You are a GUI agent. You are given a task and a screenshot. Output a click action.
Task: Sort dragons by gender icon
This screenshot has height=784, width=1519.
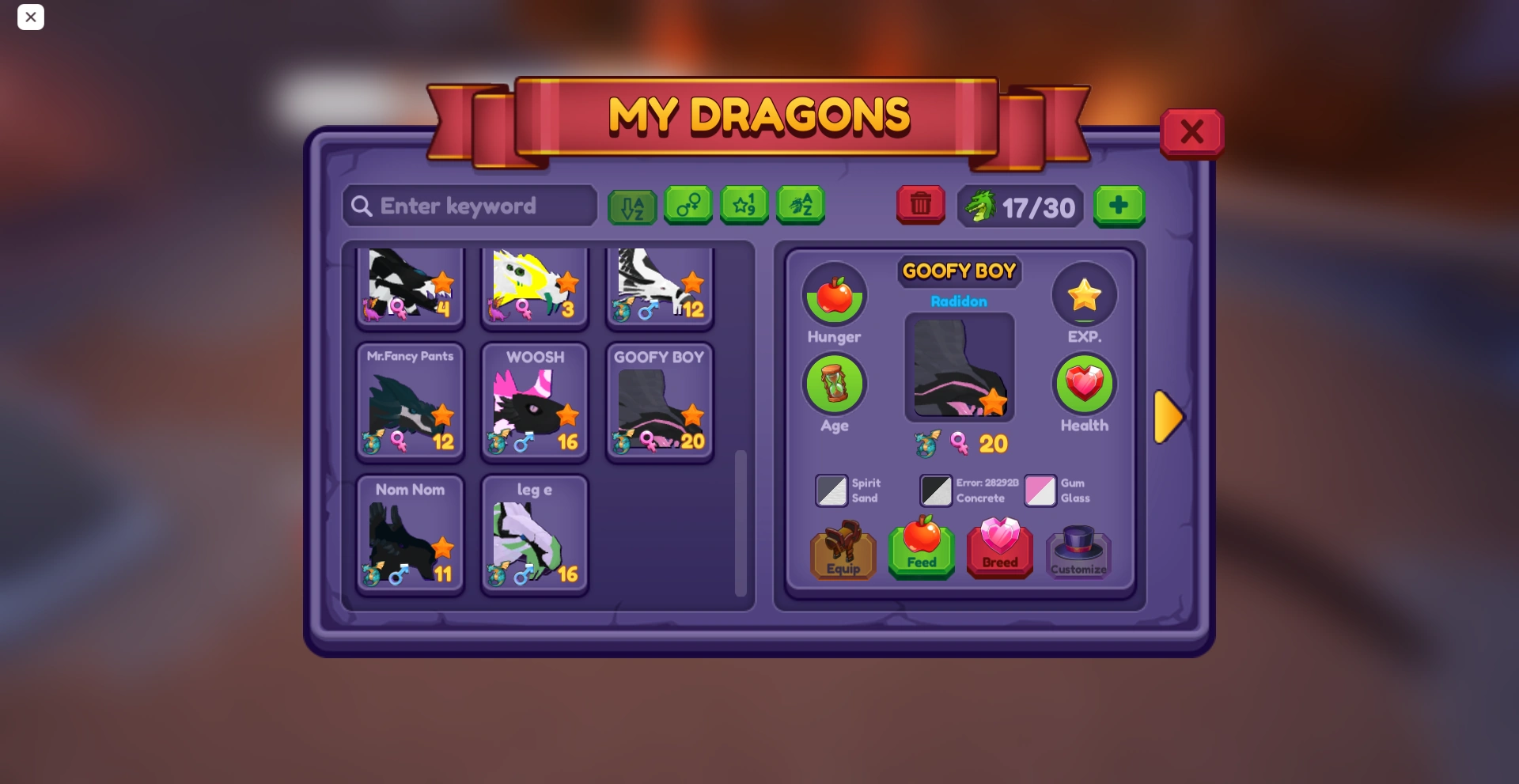pos(688,206)
